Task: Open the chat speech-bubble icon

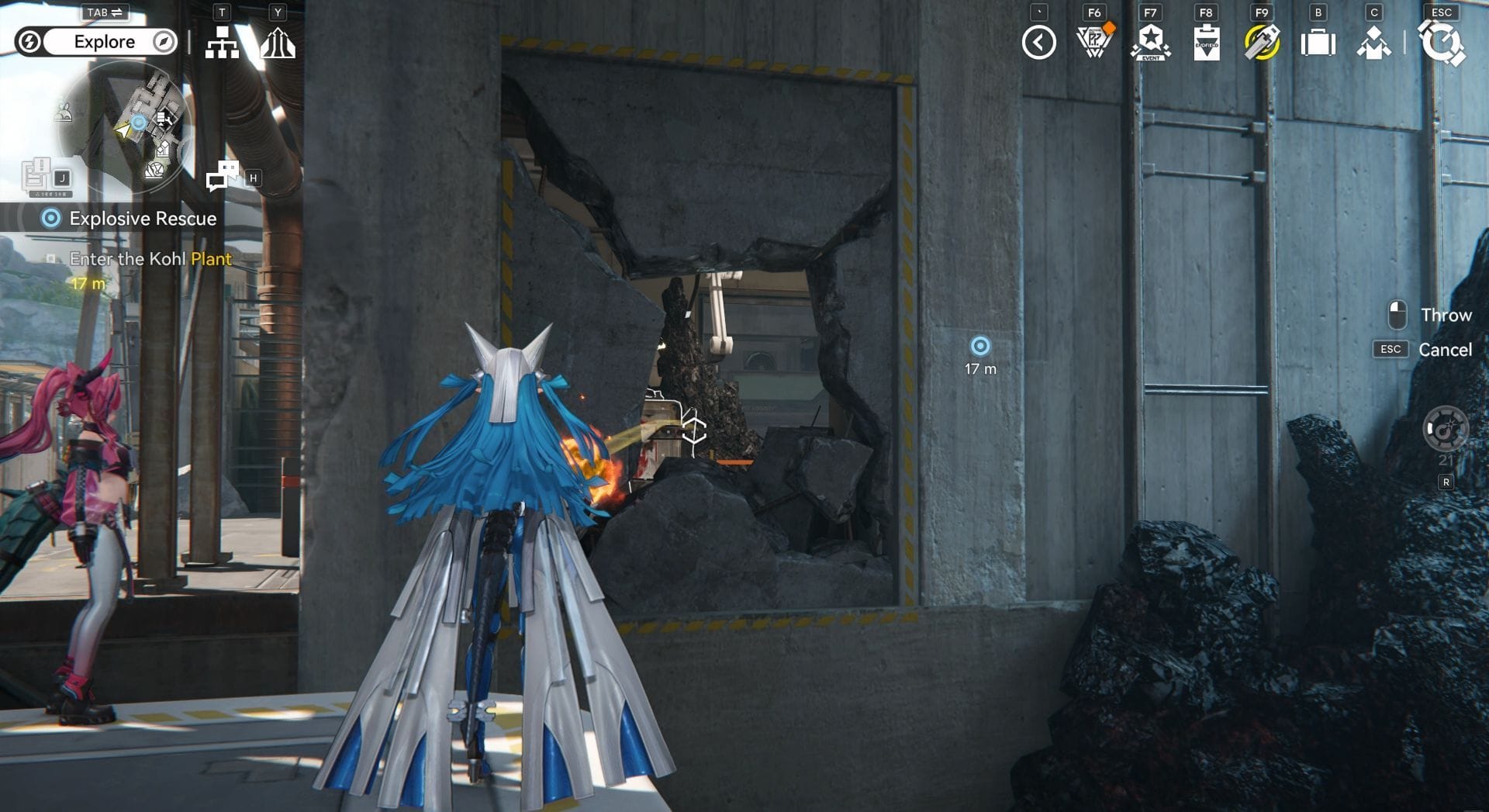Action: click(222, 175)
